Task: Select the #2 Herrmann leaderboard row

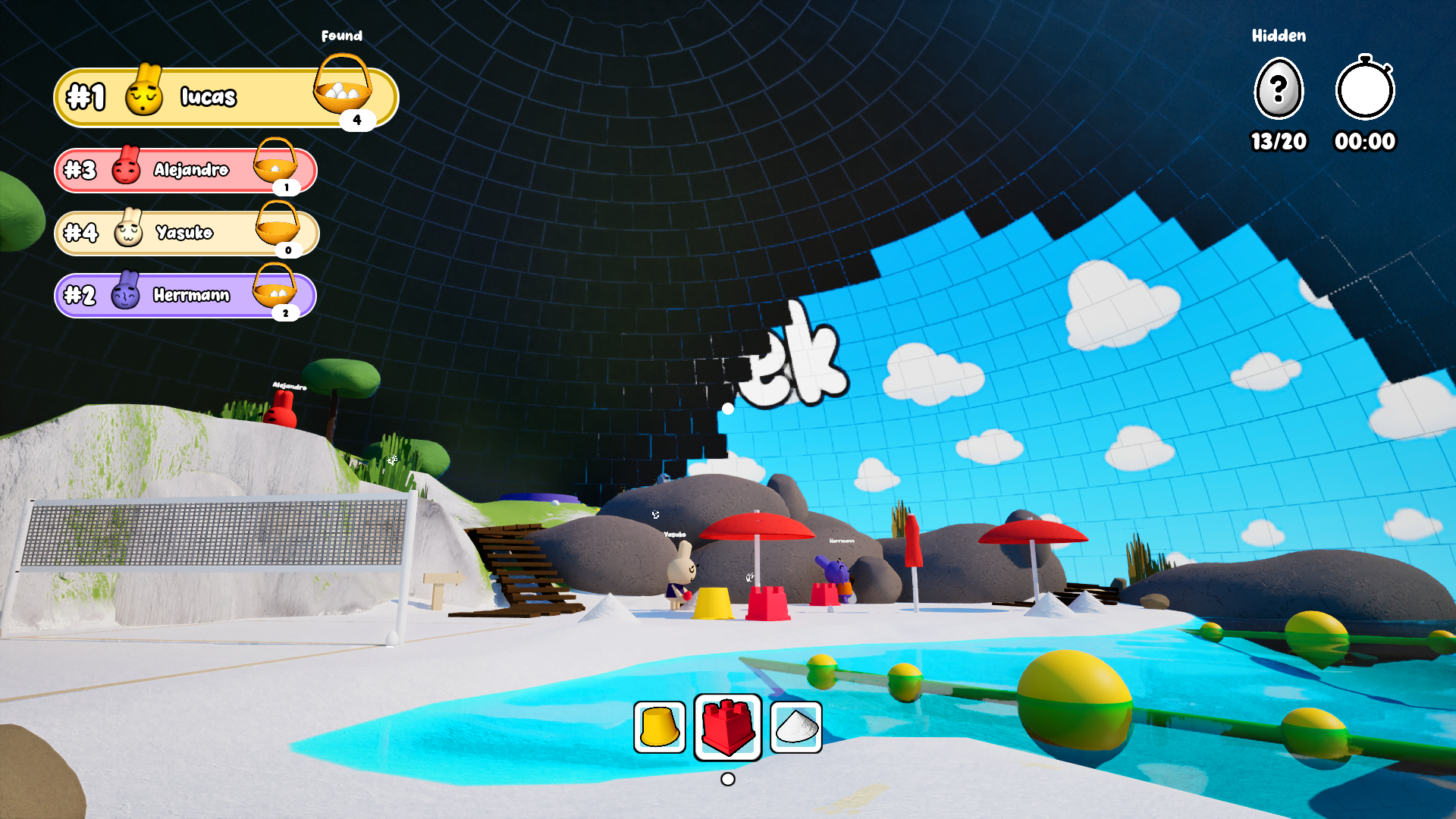Action: tap(182, 296)
